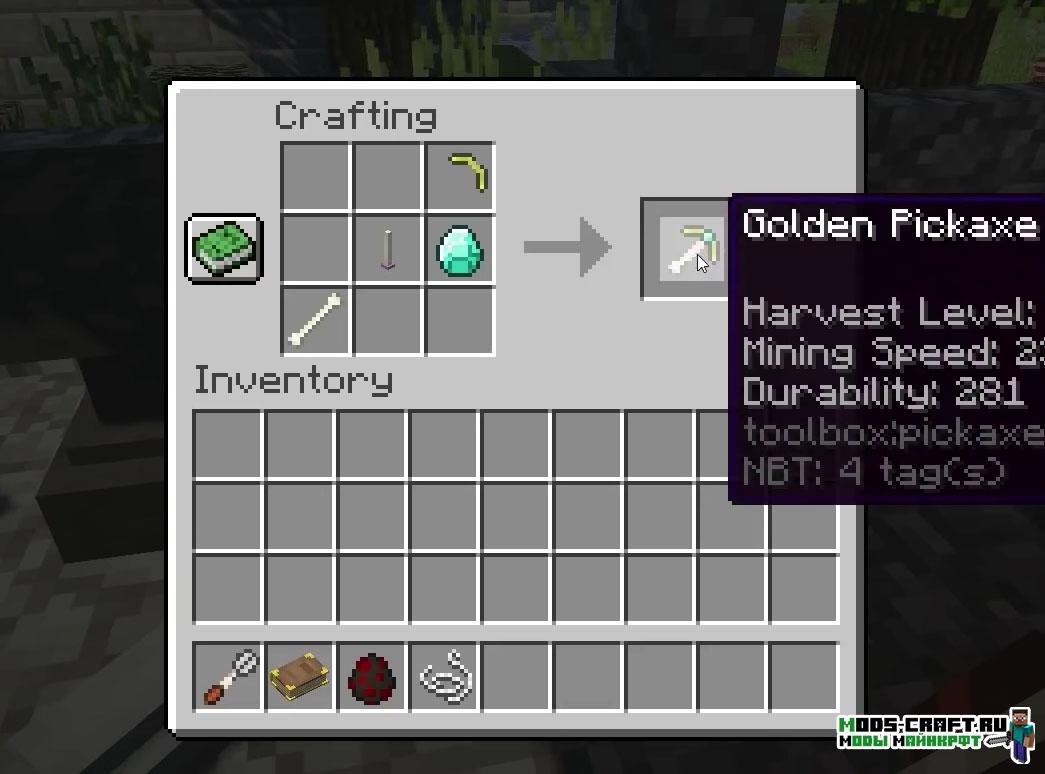Screen dimensions: 1045x774
Task: Take the Golden Pickaxe from the result slot
Action: (692, 249)
